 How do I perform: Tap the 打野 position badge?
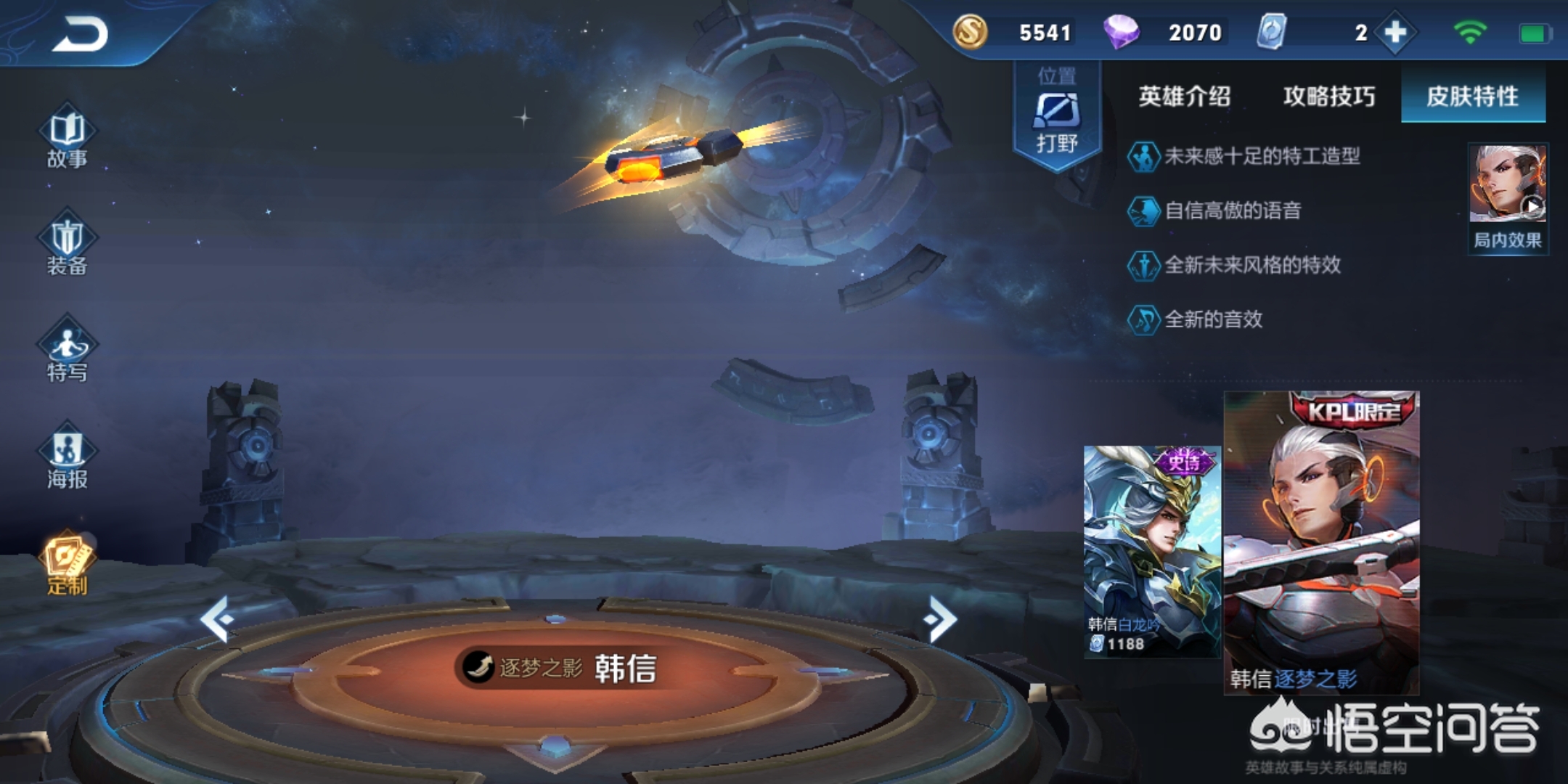1057,116
